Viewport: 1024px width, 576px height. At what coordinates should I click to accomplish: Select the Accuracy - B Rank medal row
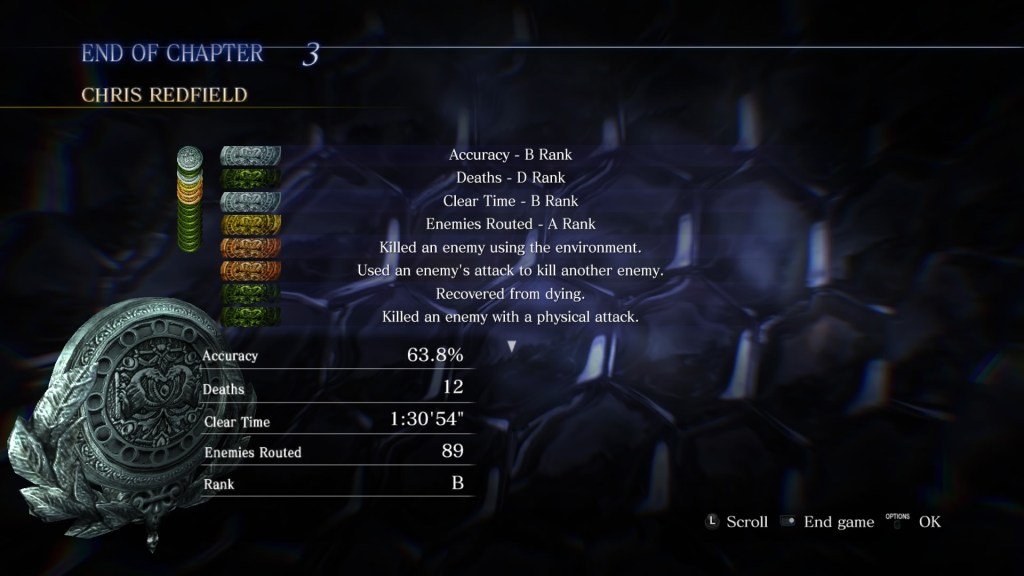[510, 155]
